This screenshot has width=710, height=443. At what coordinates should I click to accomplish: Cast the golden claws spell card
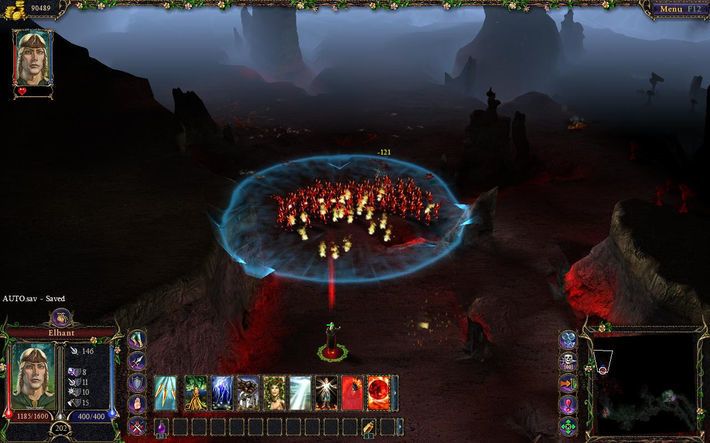[x=167, y=392]
